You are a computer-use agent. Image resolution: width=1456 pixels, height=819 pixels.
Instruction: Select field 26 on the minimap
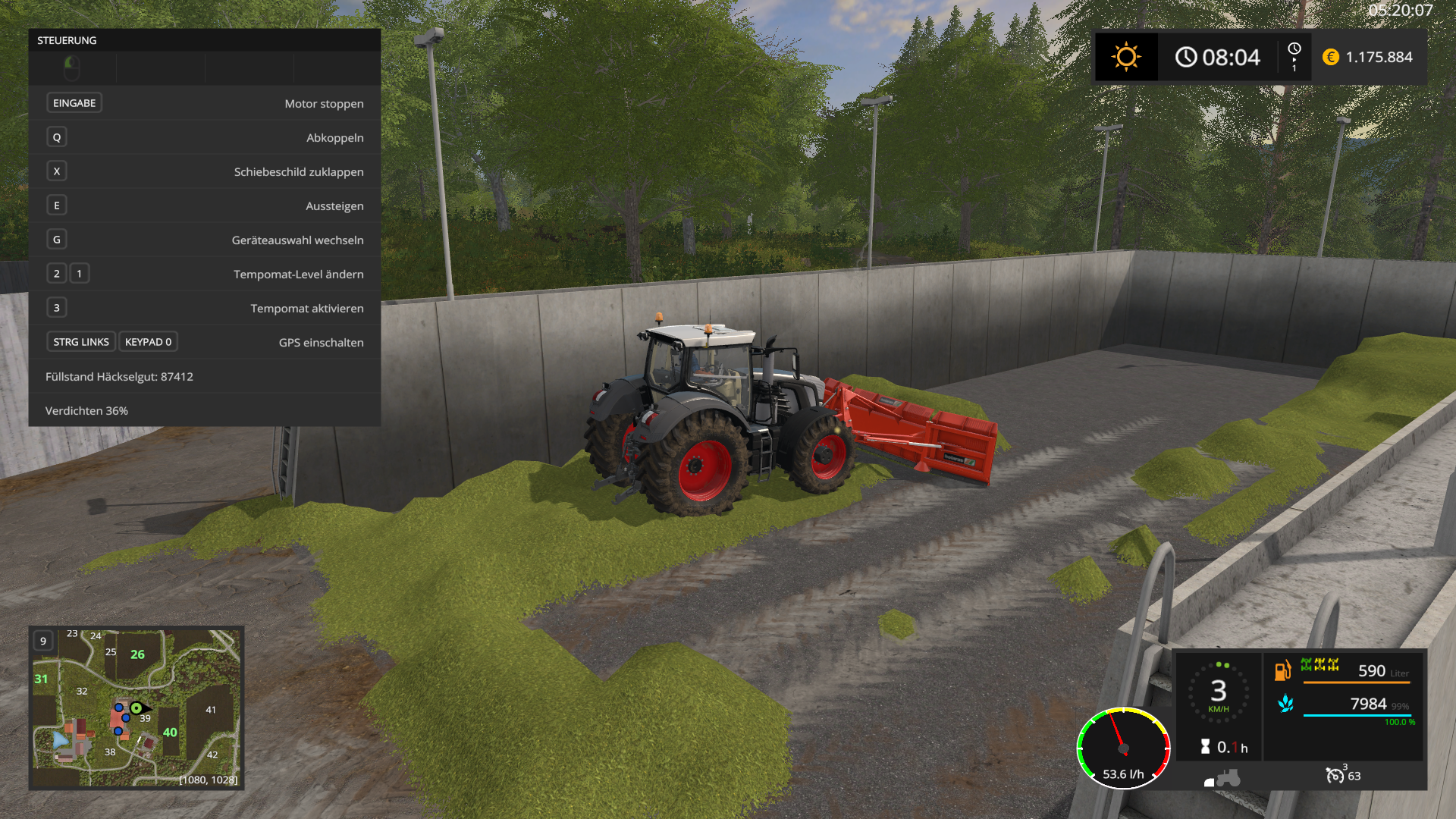137,654
